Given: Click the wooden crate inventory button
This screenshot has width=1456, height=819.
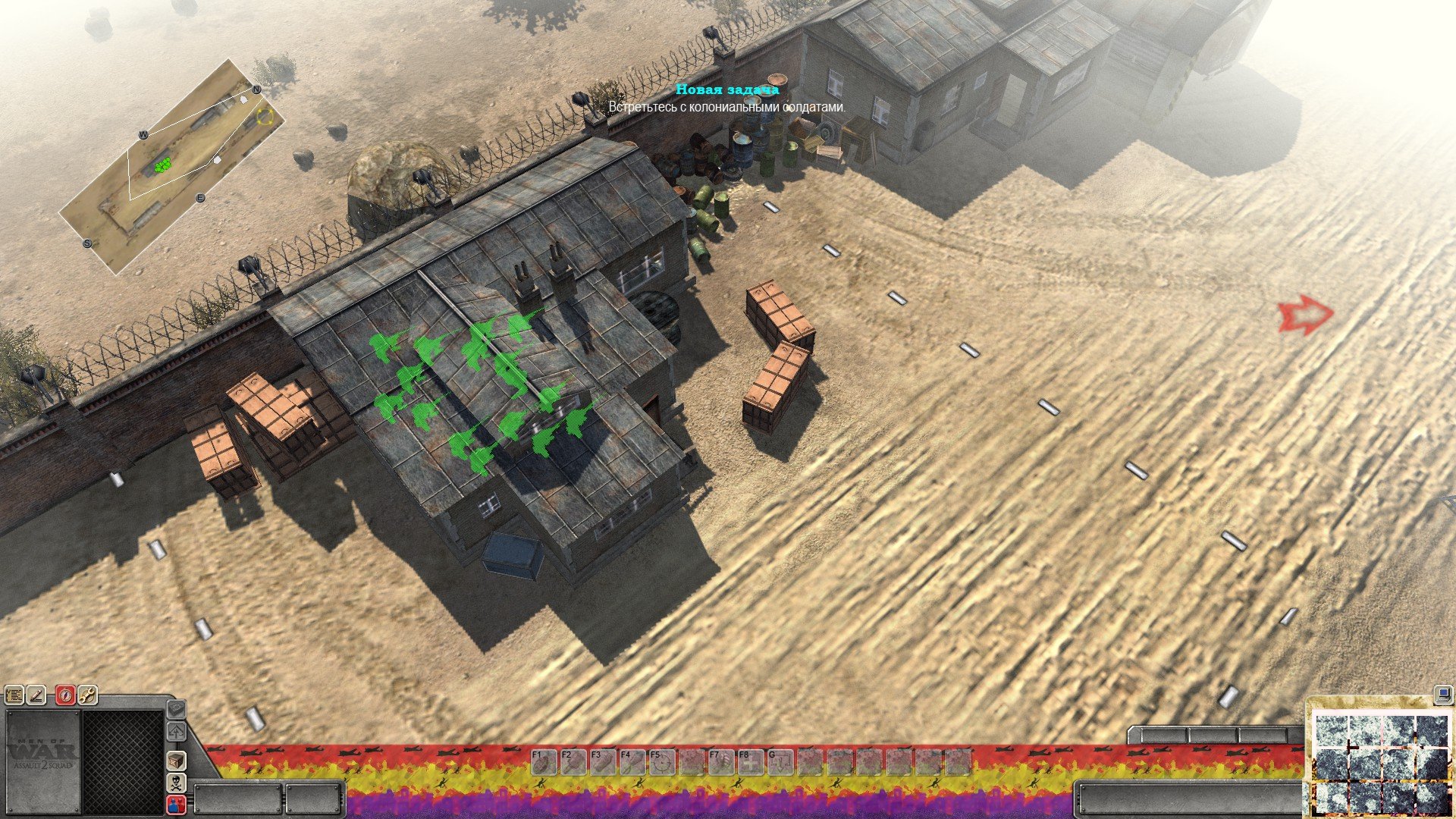Looking at the screenshot, I should [x=176, y=760].
